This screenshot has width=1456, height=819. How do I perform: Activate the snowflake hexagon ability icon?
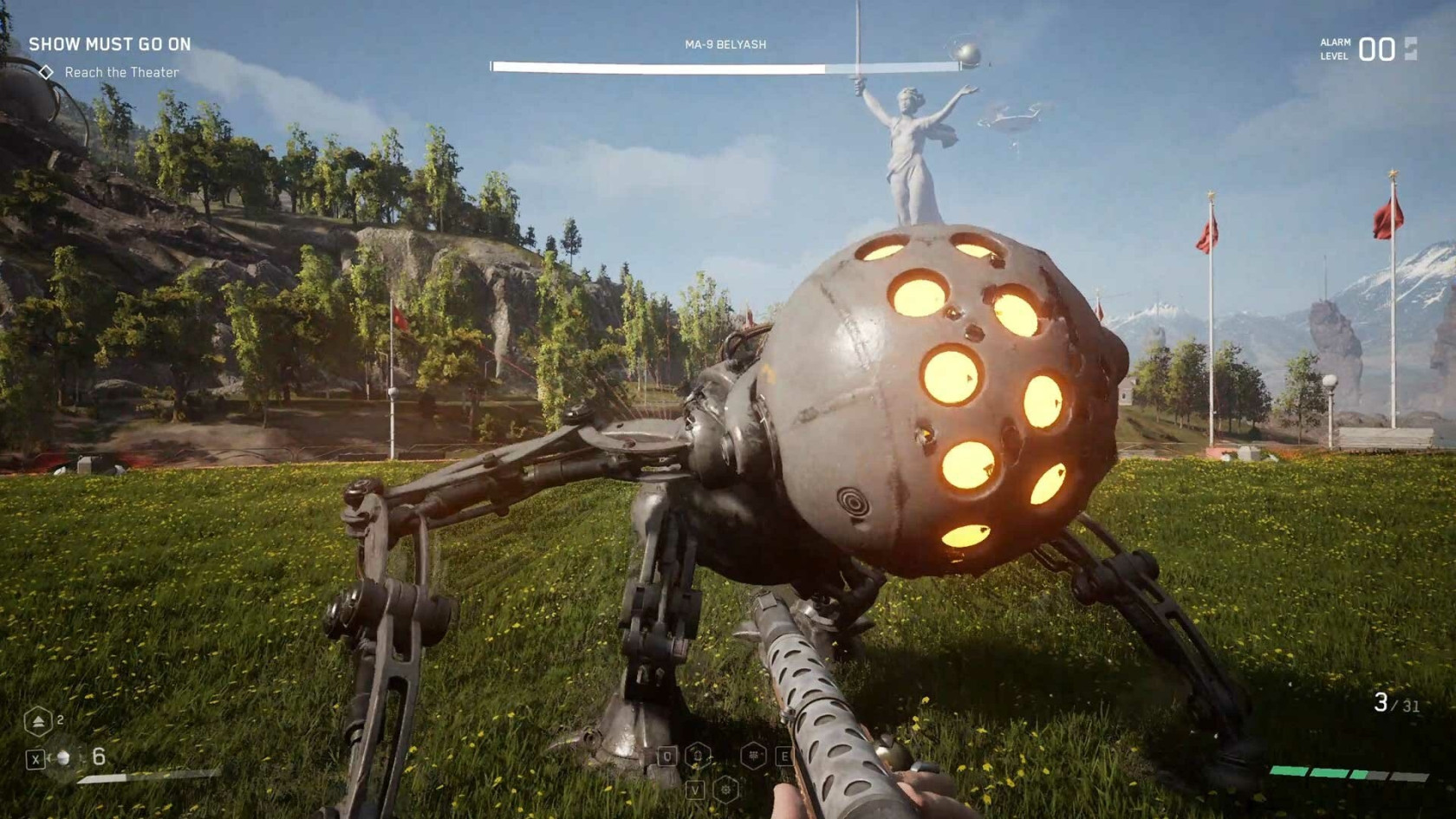tap(755, 756)
